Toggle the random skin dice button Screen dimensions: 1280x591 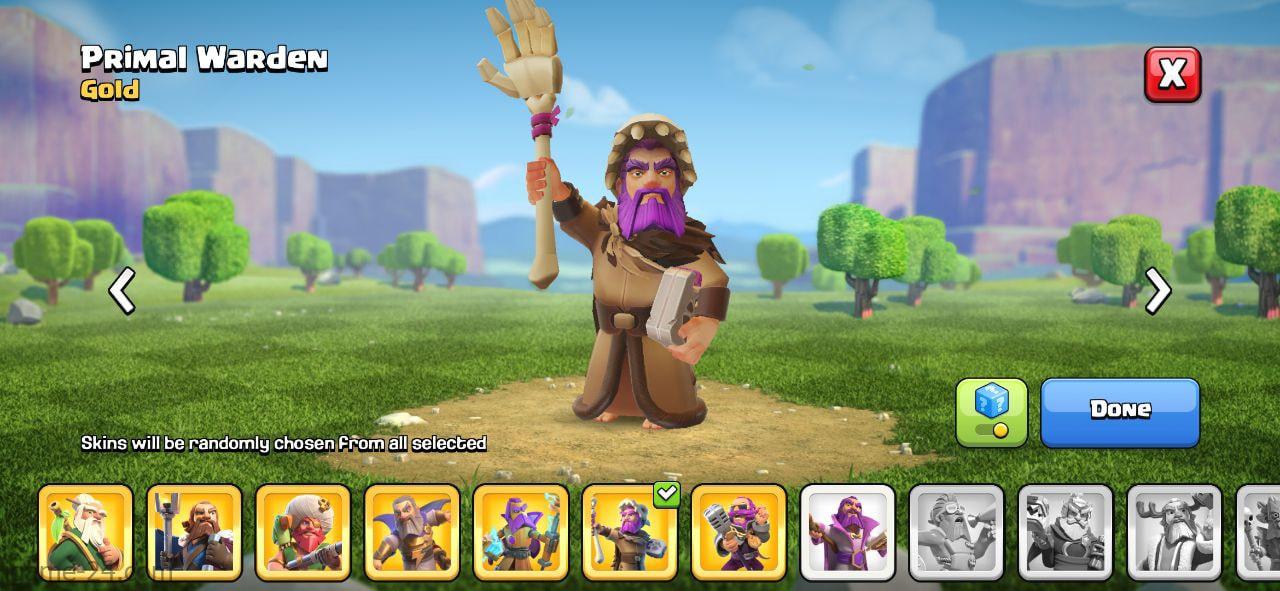click(991, 411)
